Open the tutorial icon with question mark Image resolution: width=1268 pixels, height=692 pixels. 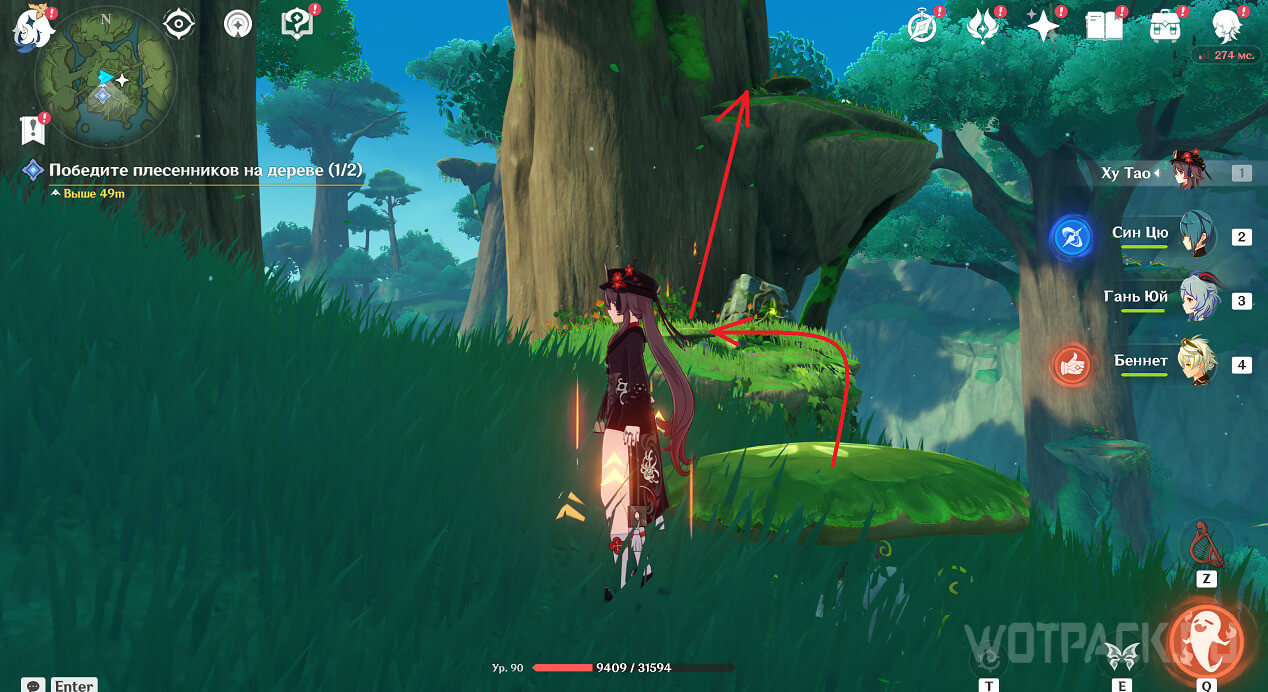[298, 24]
